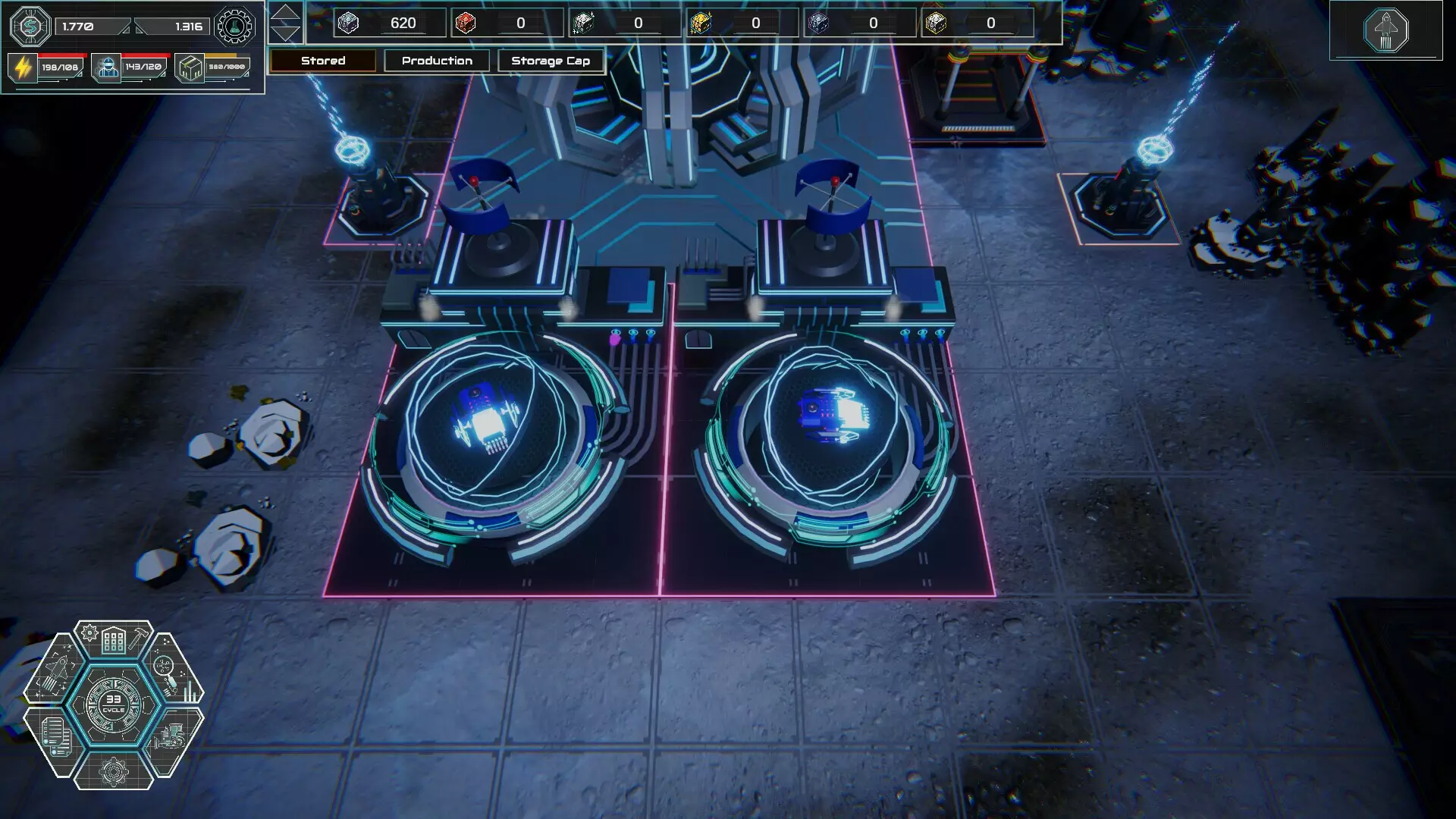The image size is (1456, 819).
Task: Select the yellow cube resource slot
Action: coord(701,23)
